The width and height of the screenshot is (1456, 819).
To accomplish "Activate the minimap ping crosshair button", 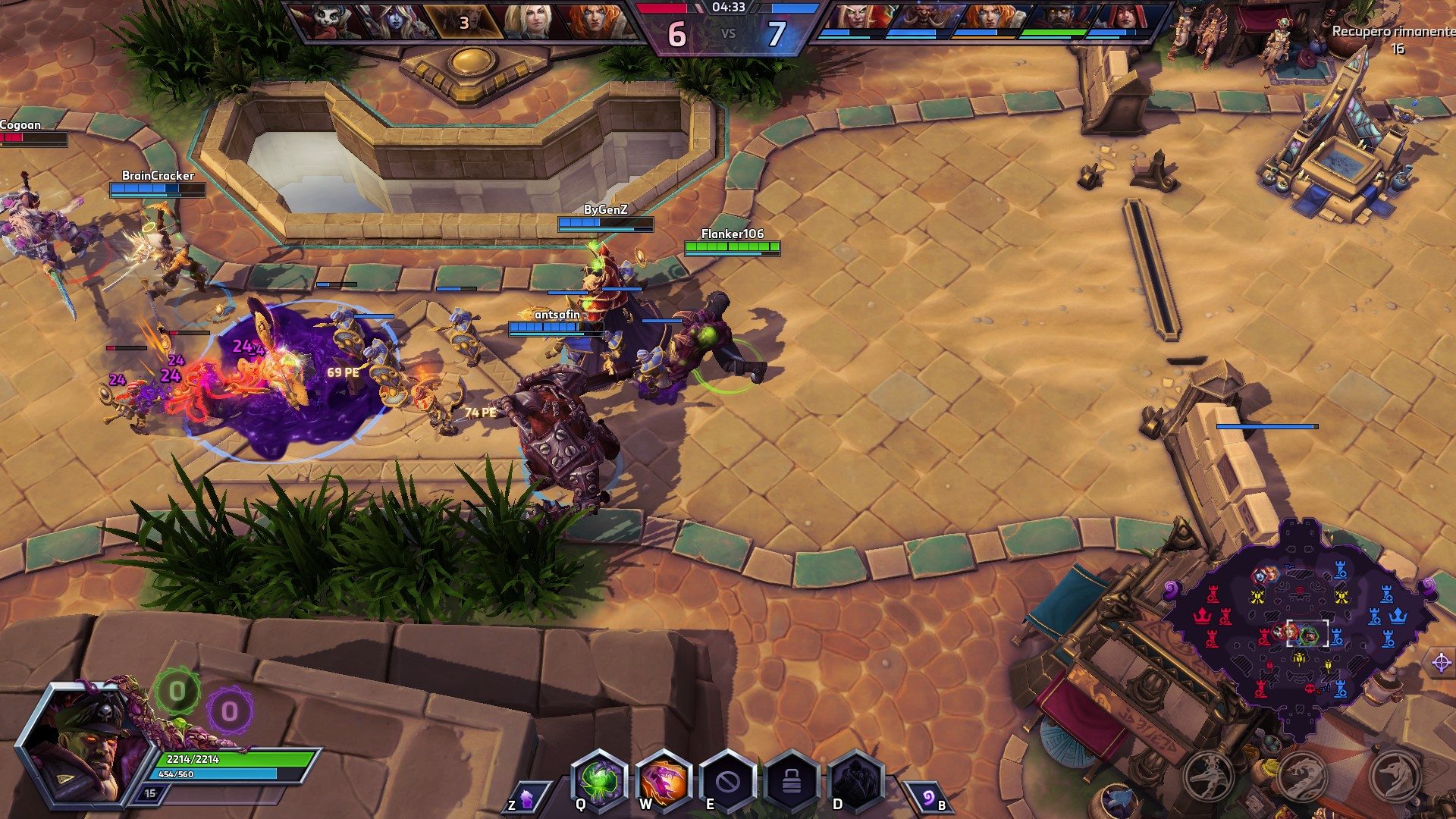I will click(1441, 662).
